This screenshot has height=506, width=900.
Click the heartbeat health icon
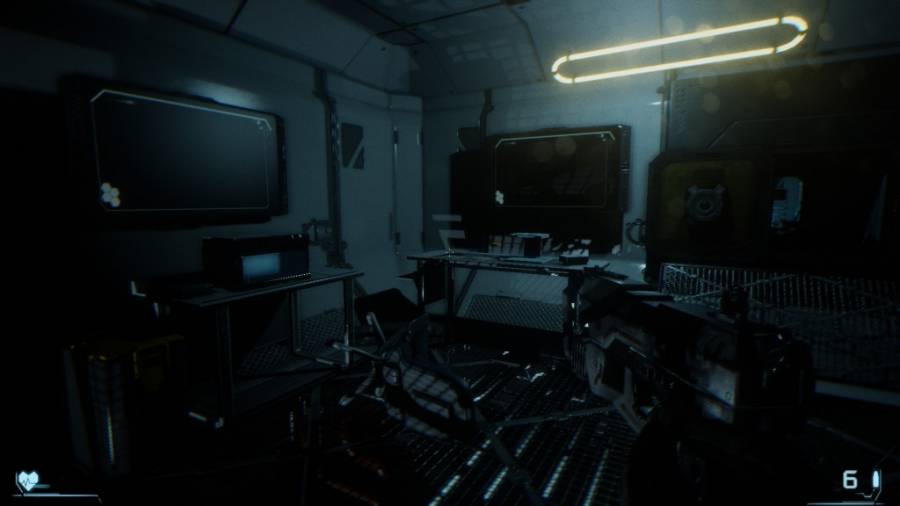(x=26, y=481)
